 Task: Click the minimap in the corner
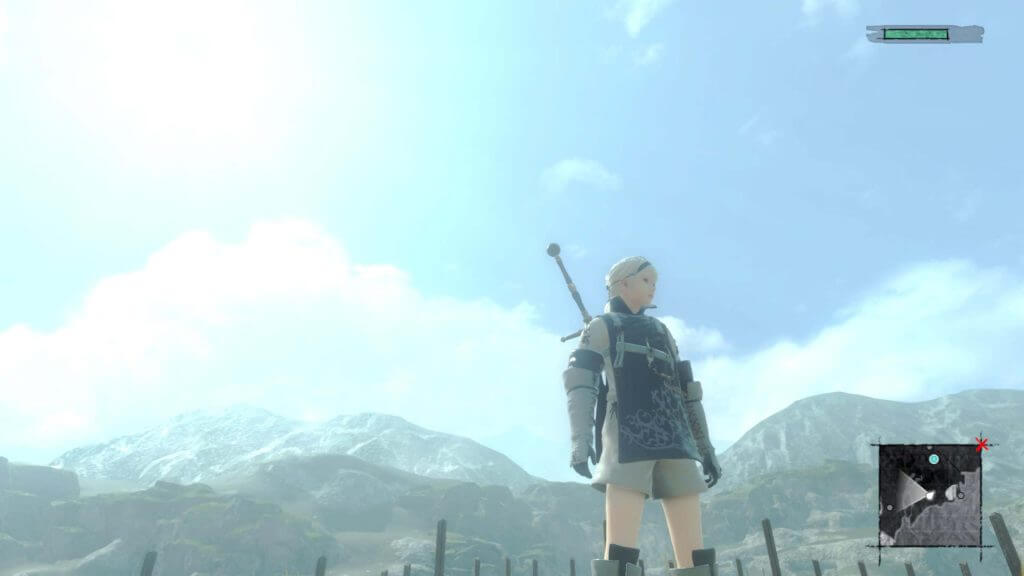[929, 495]
